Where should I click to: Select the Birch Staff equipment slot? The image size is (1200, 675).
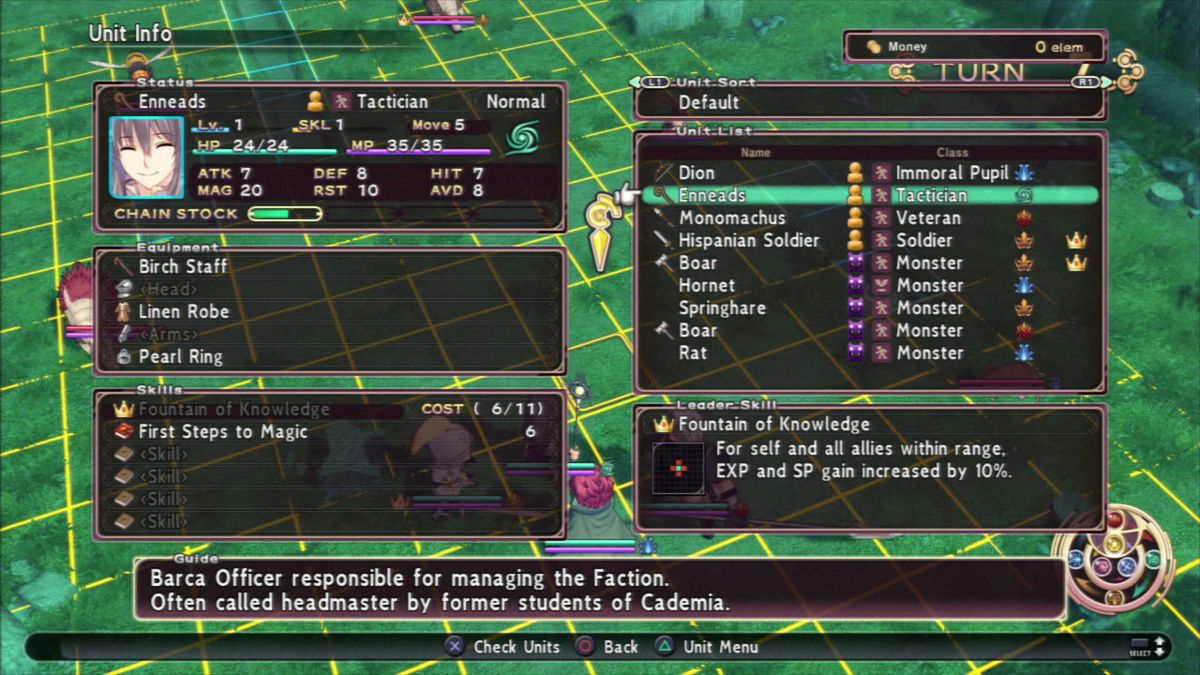click(x=183, y=266)
